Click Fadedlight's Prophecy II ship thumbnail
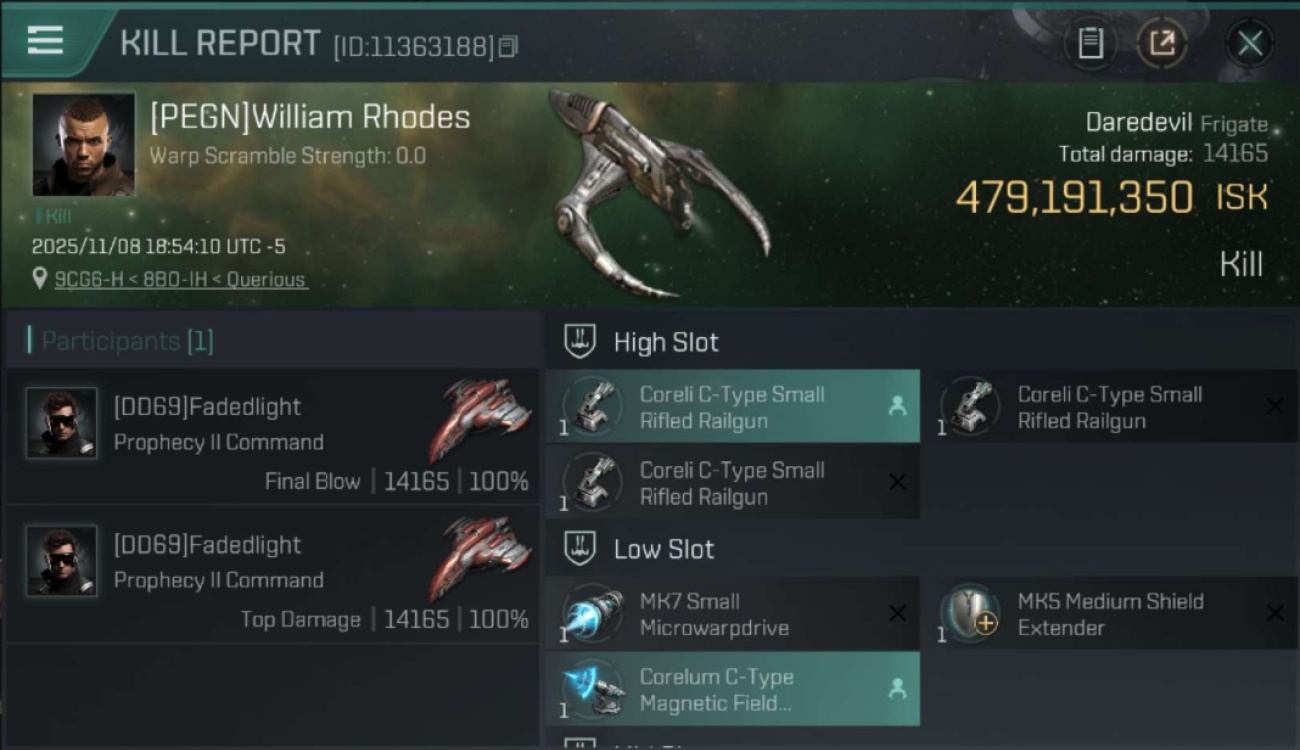Image resolution: width=1300 pixels, height=750 pixels. (483, 420)
